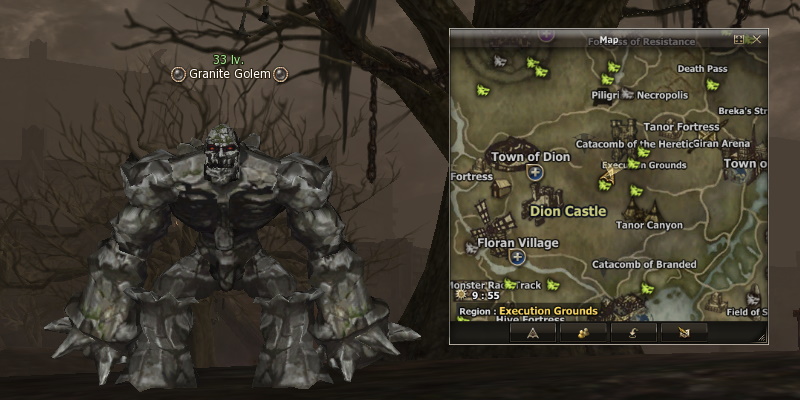Close the Map window
Image resolution: width=800 pixels, height=400 pixels.
click(x=757, y=40)
